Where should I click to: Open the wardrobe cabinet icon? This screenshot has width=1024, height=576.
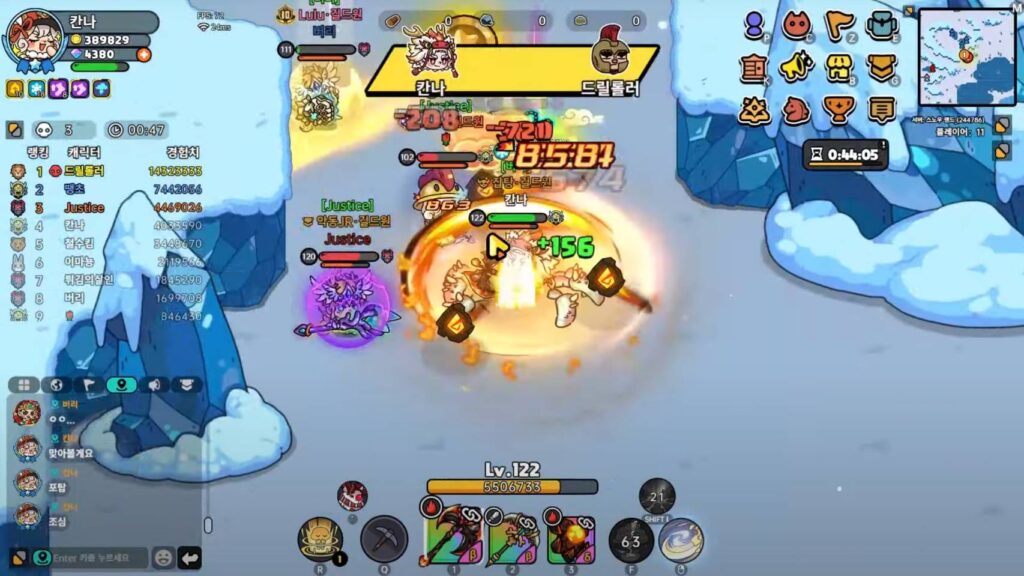click(x=754, y=68)
